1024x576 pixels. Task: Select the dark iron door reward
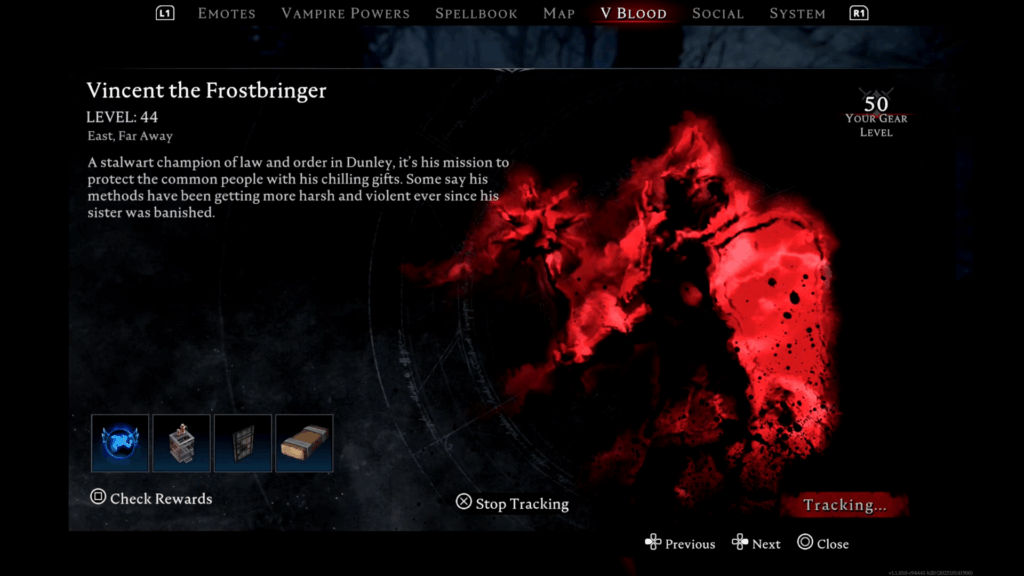point(243,443)
